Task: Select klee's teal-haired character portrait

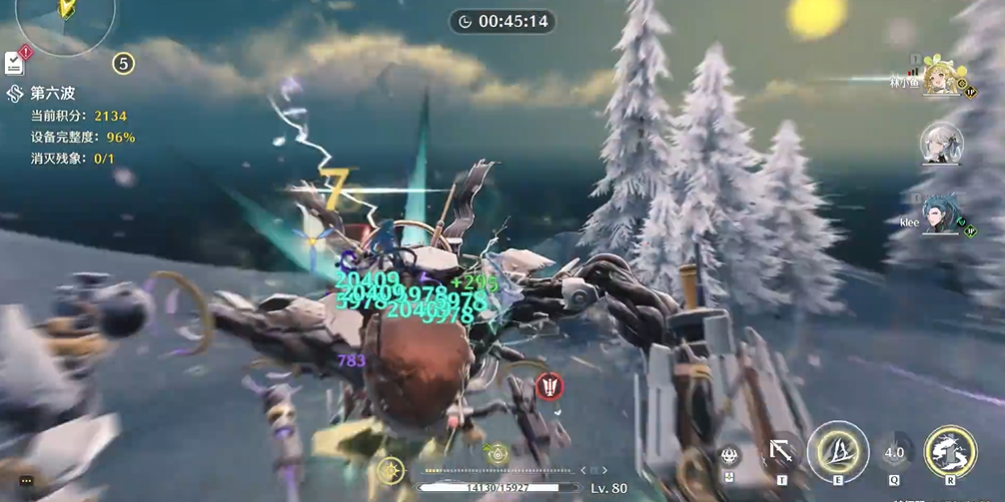Action: 941,215
